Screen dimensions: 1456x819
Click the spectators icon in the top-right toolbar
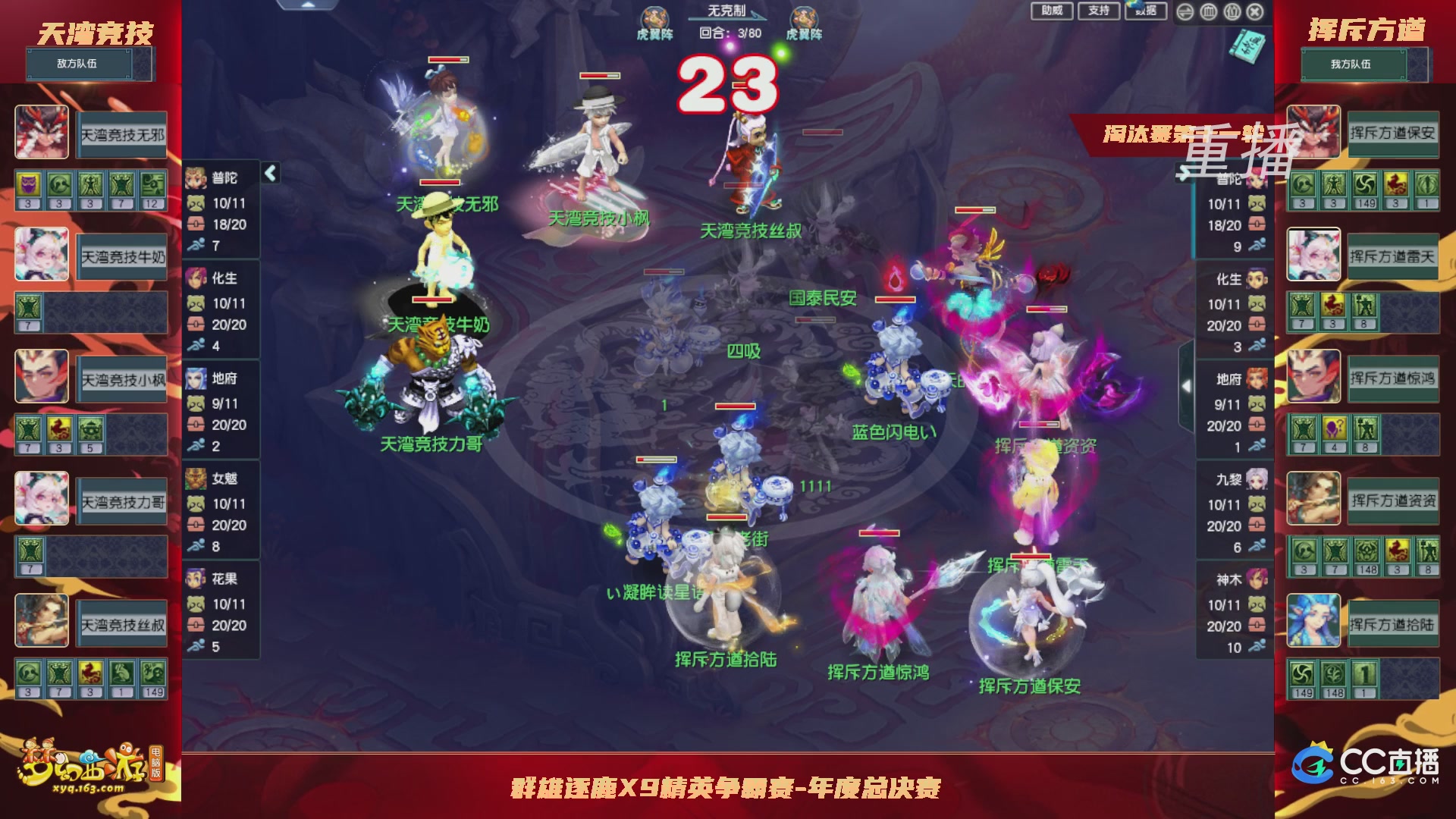pyautogui.click(x=1232, y=12)
